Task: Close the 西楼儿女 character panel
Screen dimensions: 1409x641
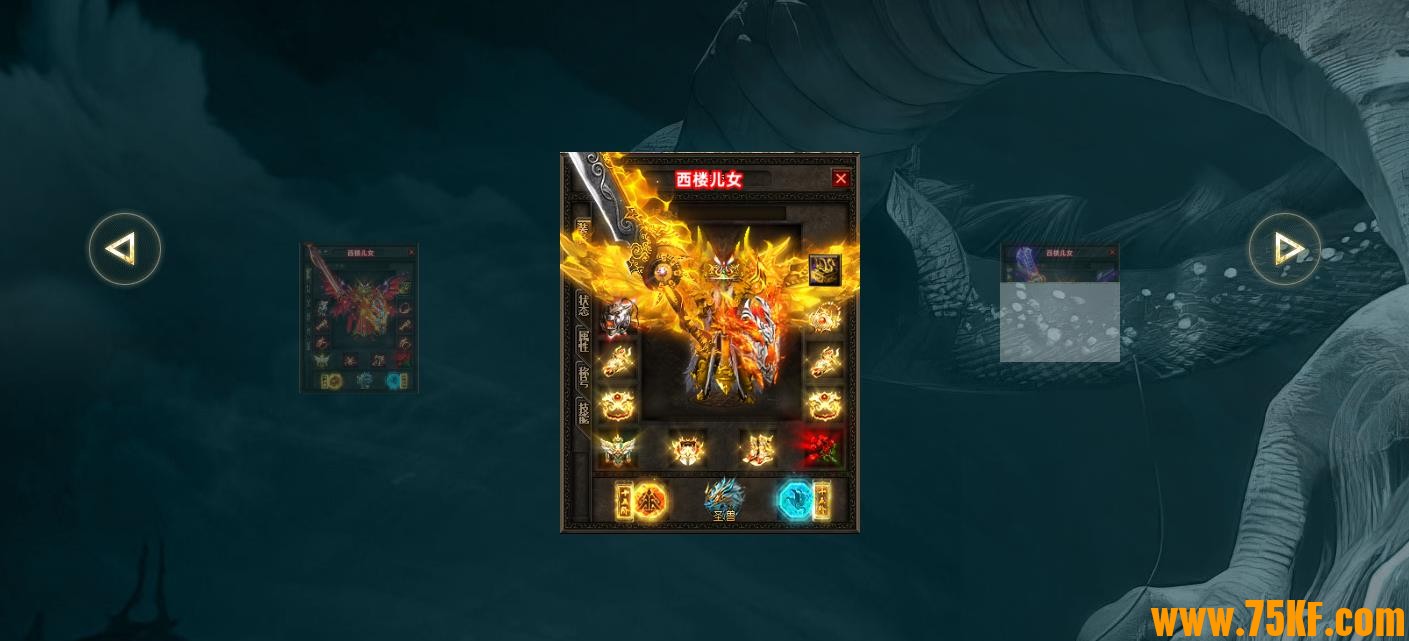Action: pyautogui.click(x=840, y=179)
